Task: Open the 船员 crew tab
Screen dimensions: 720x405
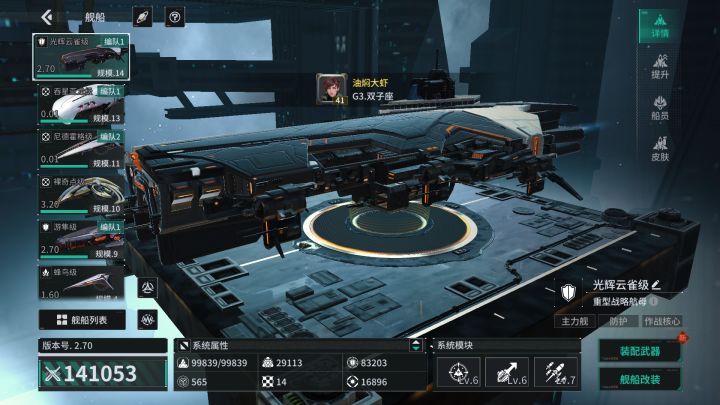Action: pos(660,108)
